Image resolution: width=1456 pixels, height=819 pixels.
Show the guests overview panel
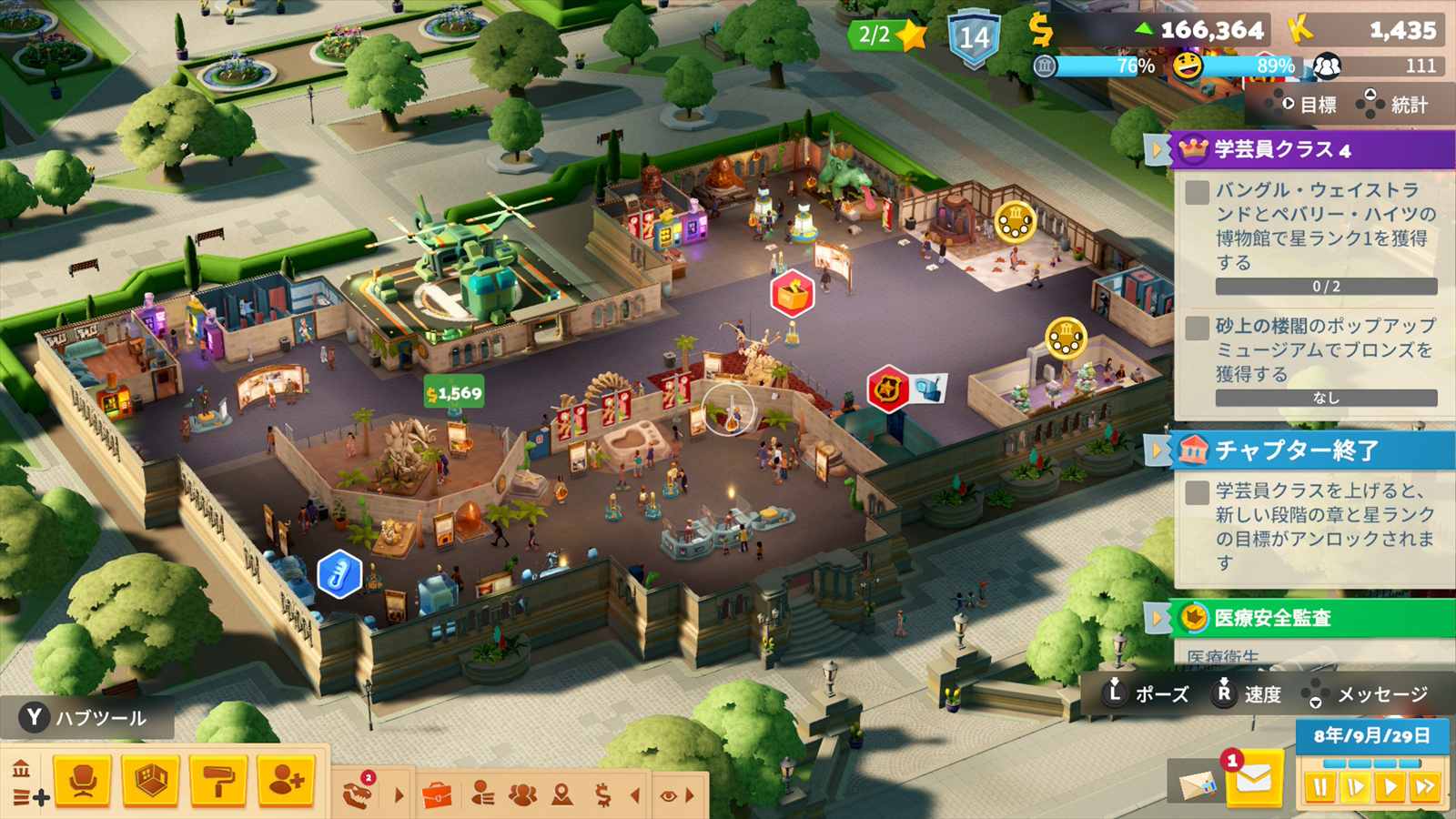pyautogui.click(x=522, y=795)
